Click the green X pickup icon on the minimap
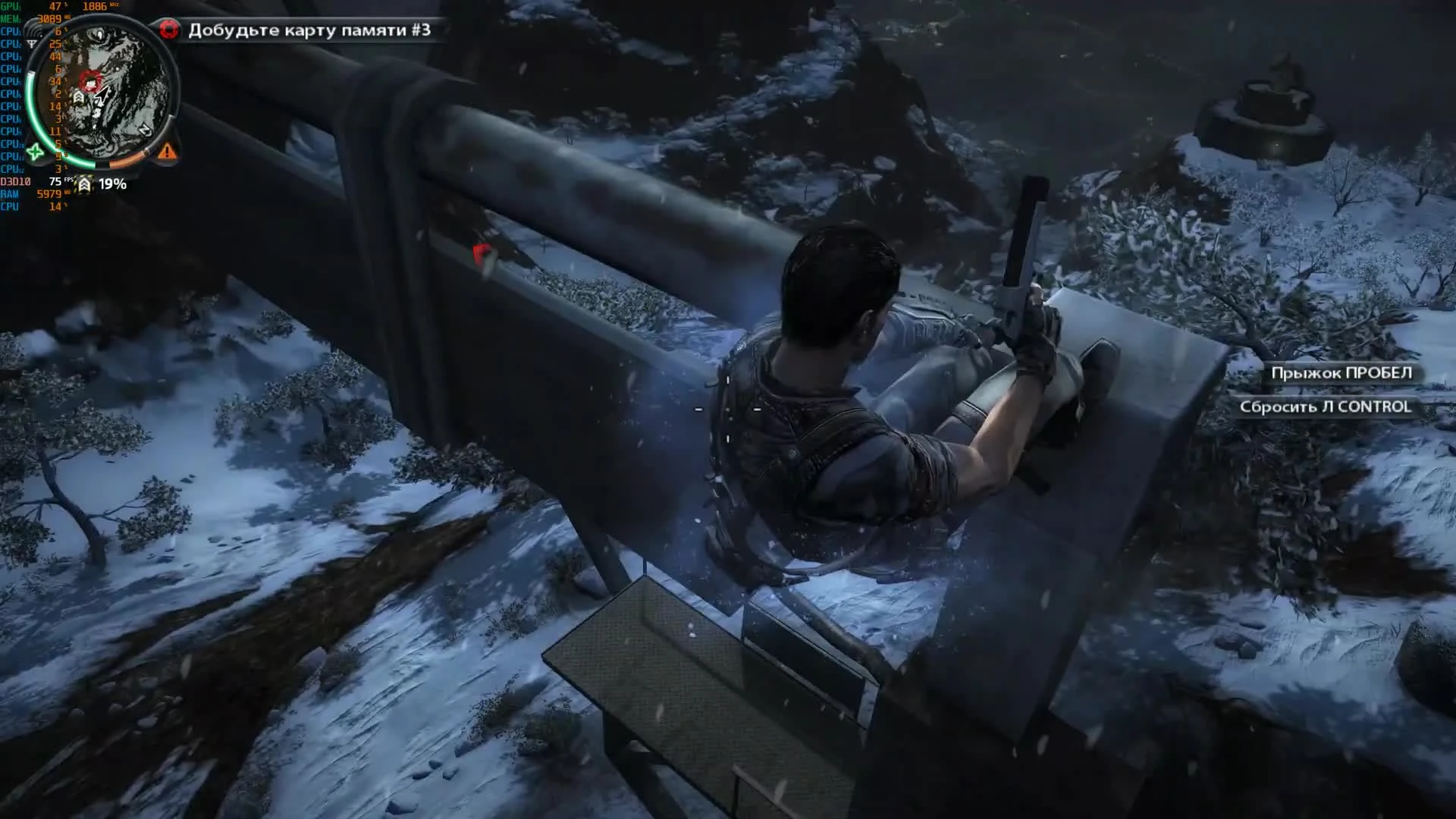The width and height of the screenshot is (1456, 819). [36, 153]
